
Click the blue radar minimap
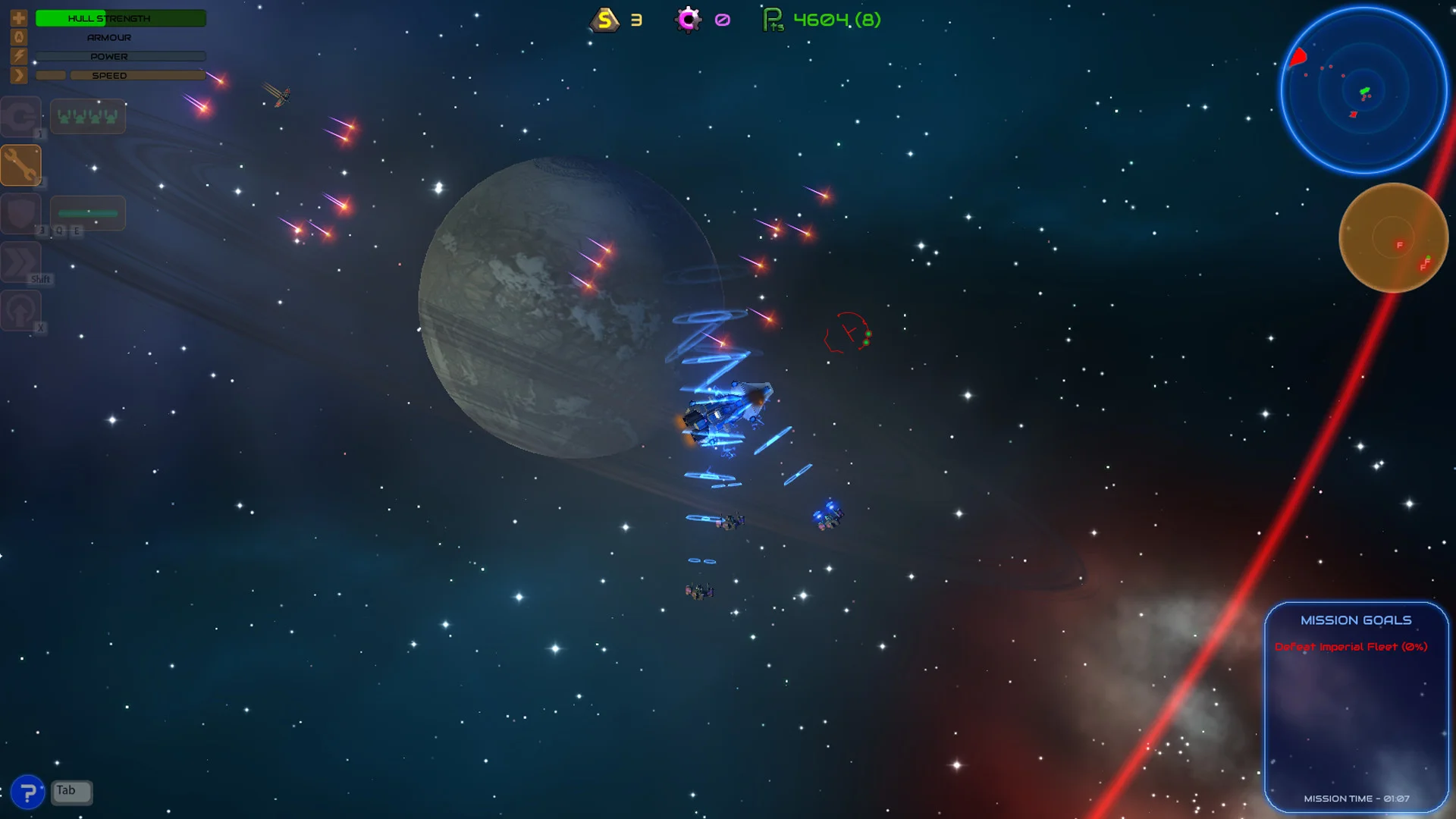pyautogui.click(x=1363, y=89)
